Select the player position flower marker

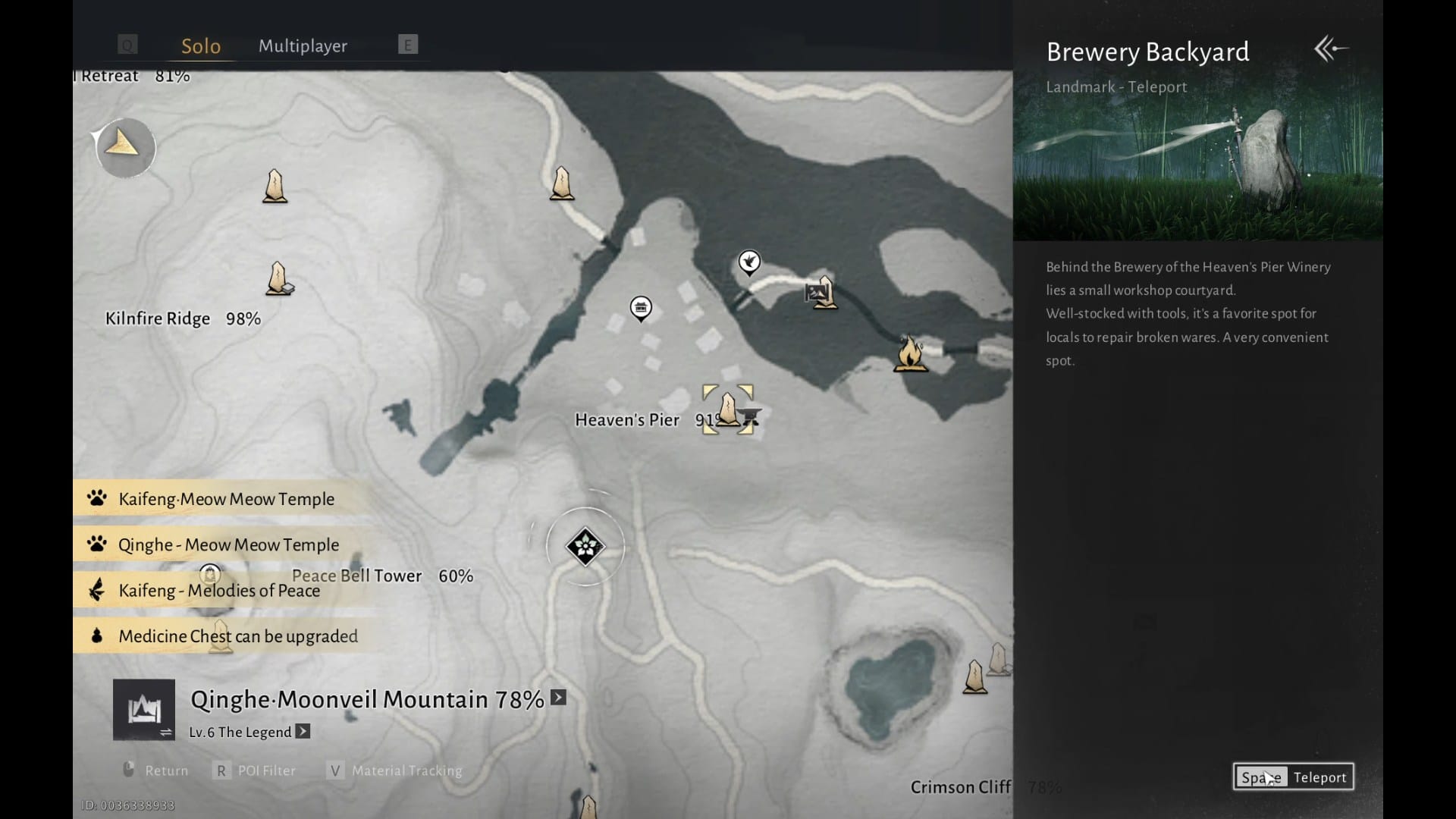click(x=585, y=546)
